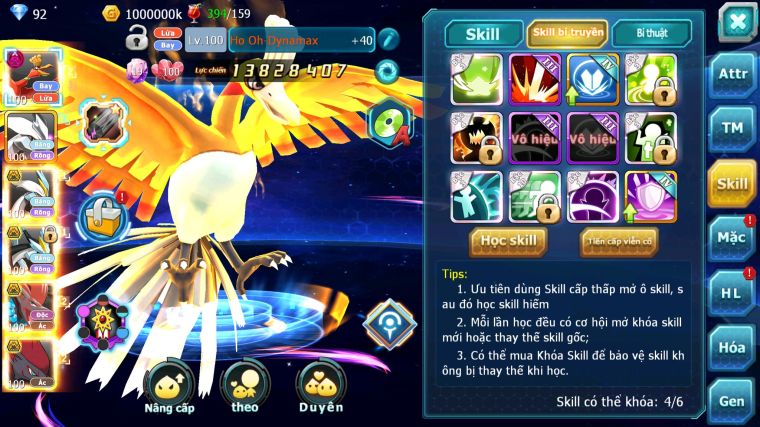Tap the blue padlock icon with red alert
The image size is (760, 427).
click(x=100, y=213)
